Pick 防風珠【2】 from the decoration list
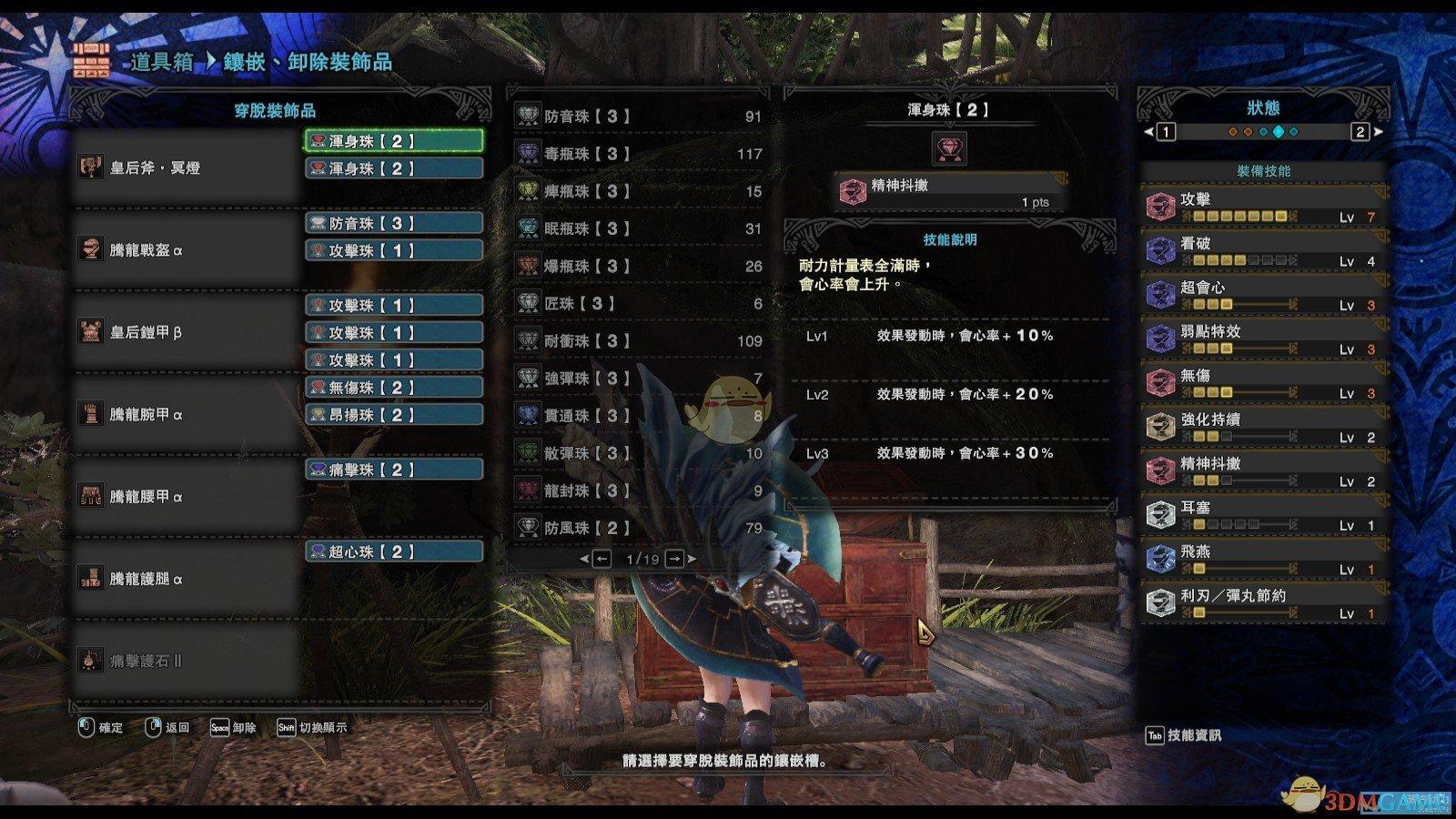1456x819 pixels. (639, 528)
